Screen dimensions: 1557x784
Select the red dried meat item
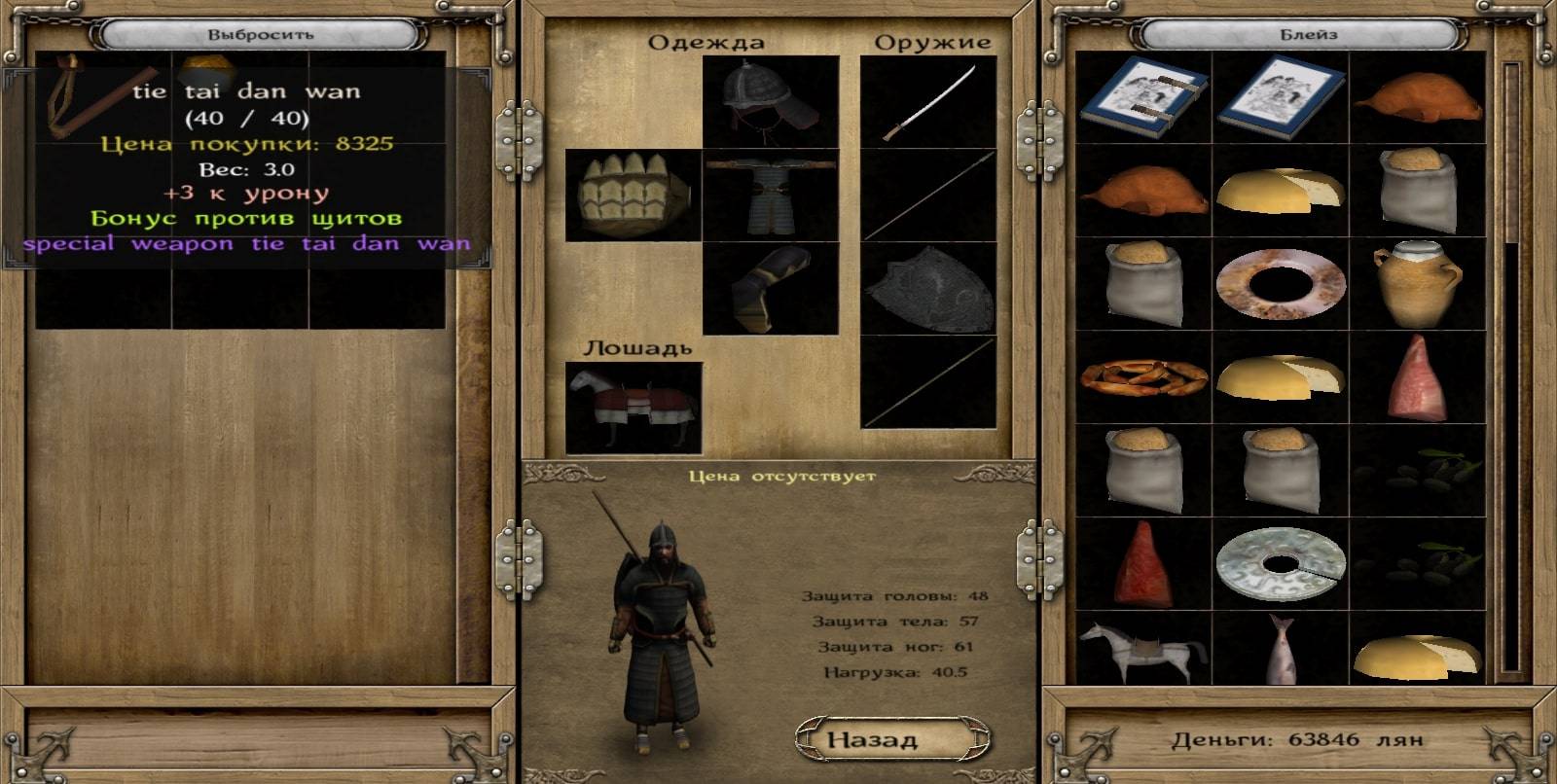[x=1143, y=565]
